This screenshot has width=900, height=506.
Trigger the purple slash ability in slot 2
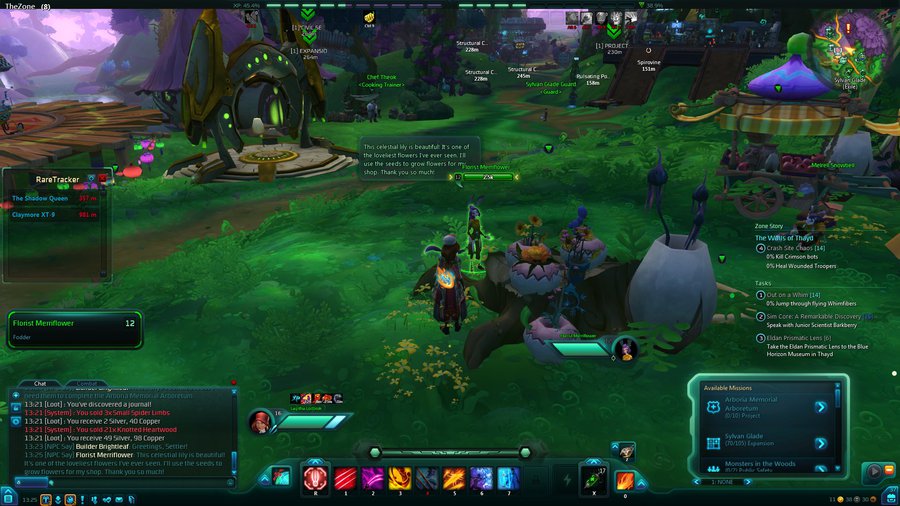coord(372,478)
